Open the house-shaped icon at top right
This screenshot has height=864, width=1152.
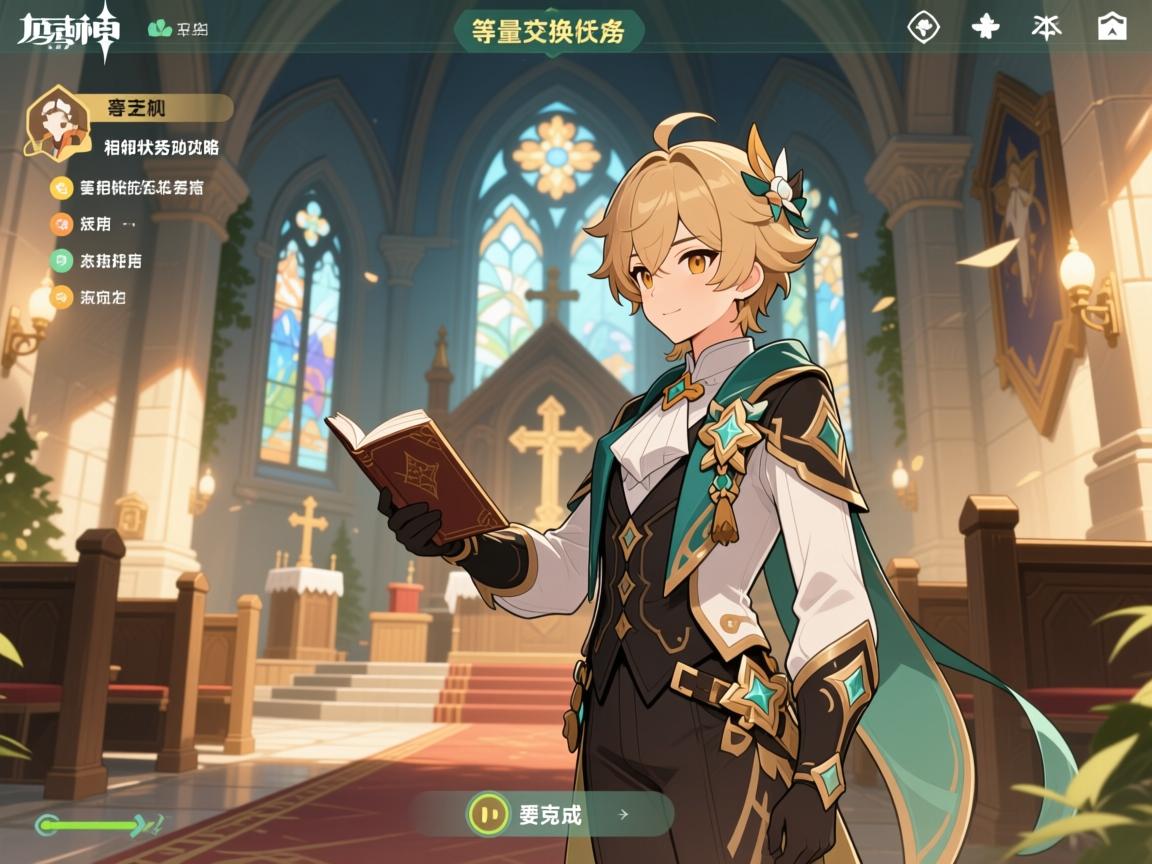[x=1111, y=27]
